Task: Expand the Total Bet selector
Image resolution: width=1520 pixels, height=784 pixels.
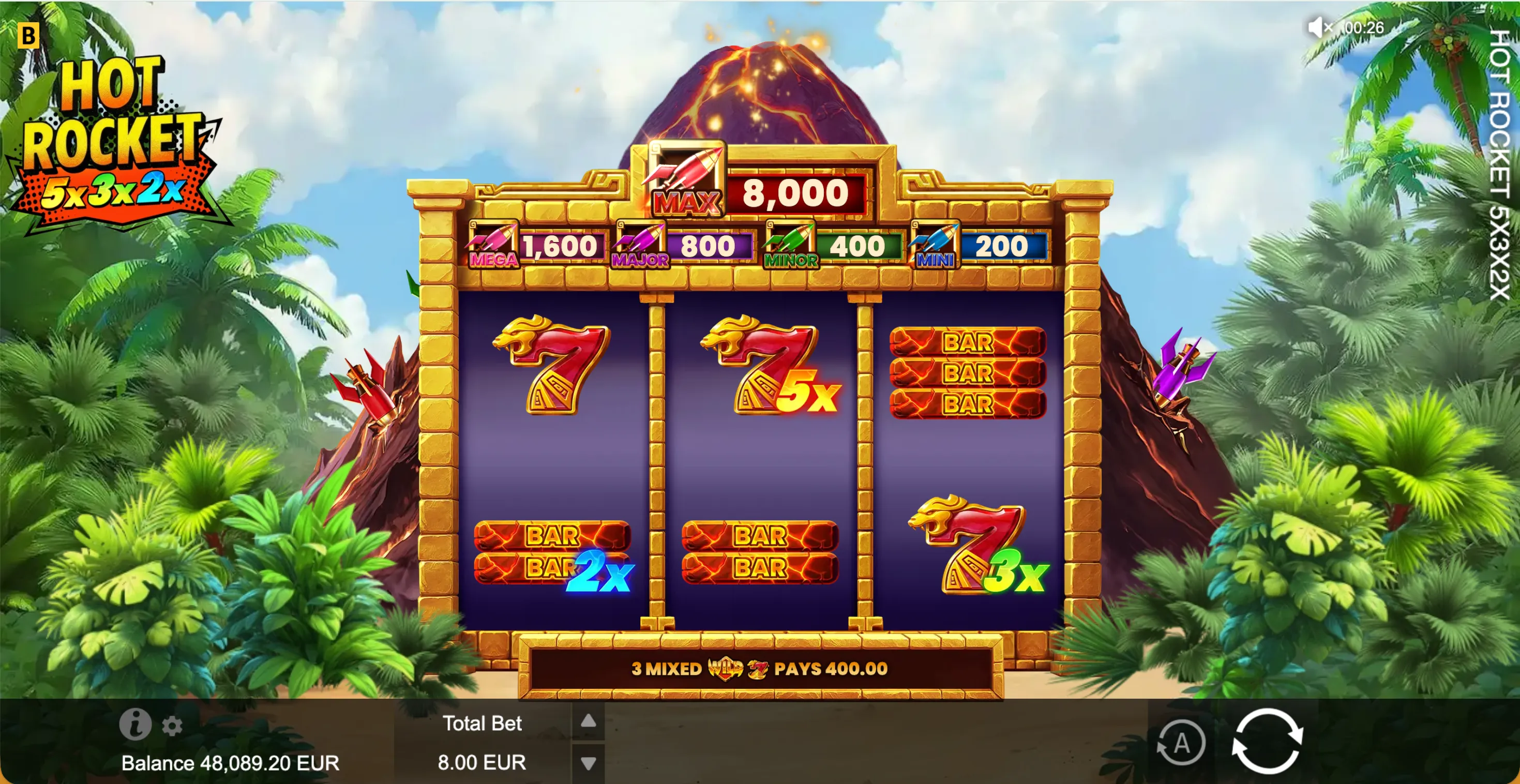Action: pos(483,743)
